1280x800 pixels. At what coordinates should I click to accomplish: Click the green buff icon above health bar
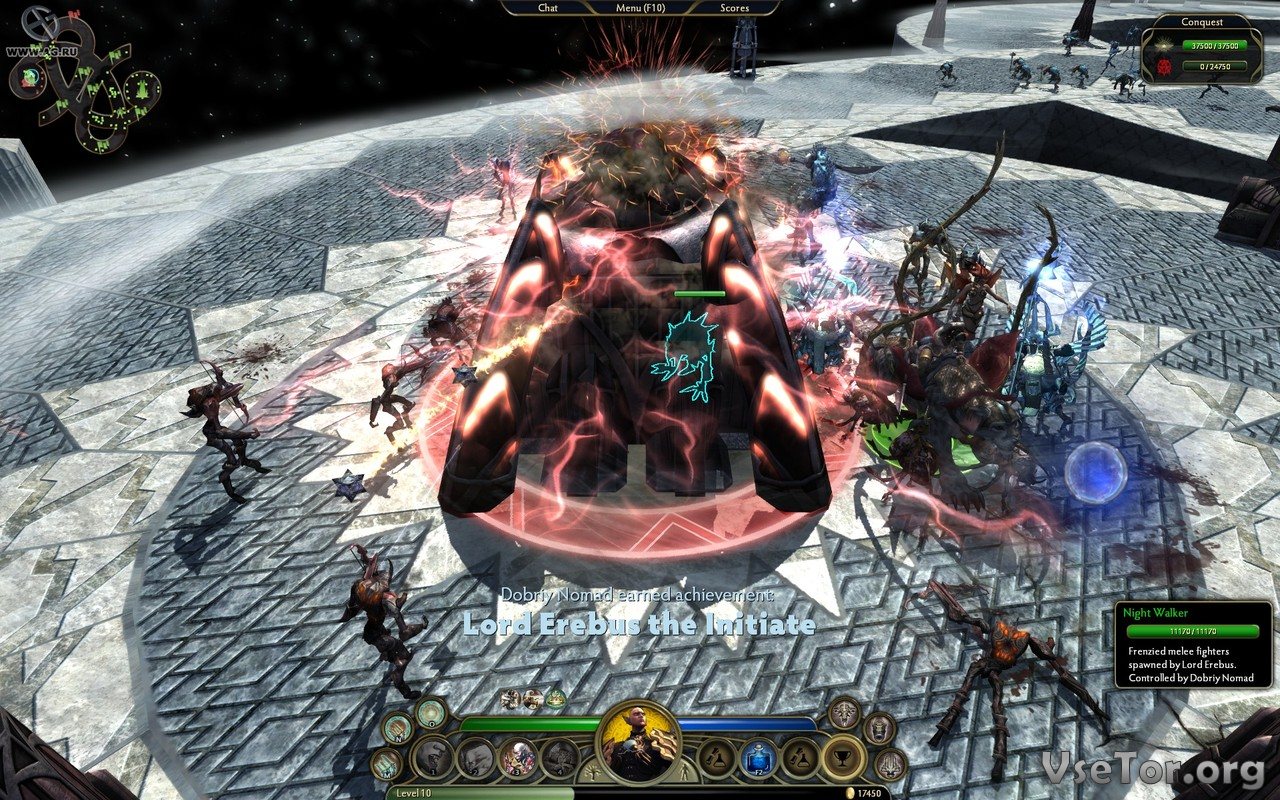[x=555, y=698]
